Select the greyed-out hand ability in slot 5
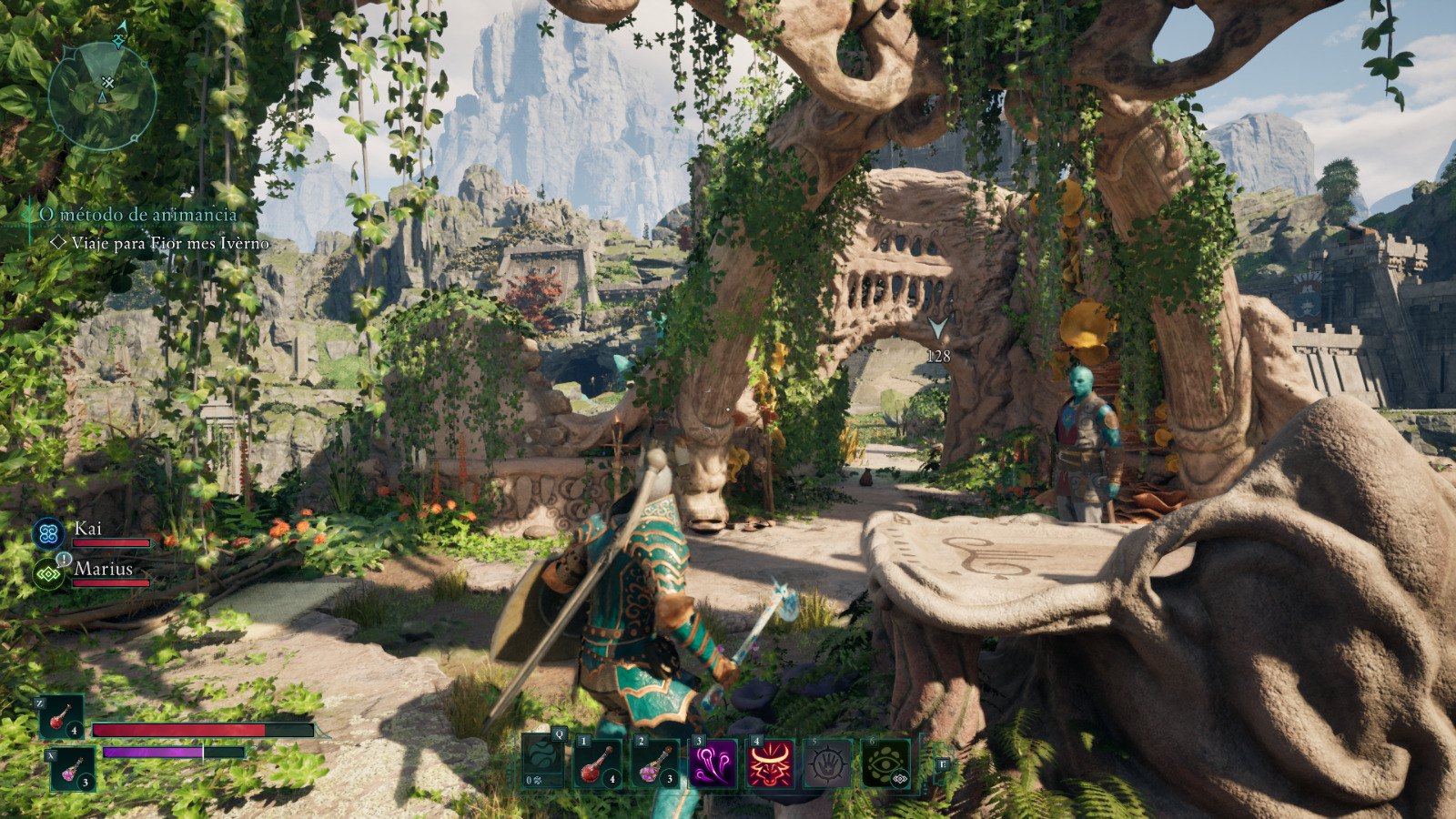 tap(827, 763)
